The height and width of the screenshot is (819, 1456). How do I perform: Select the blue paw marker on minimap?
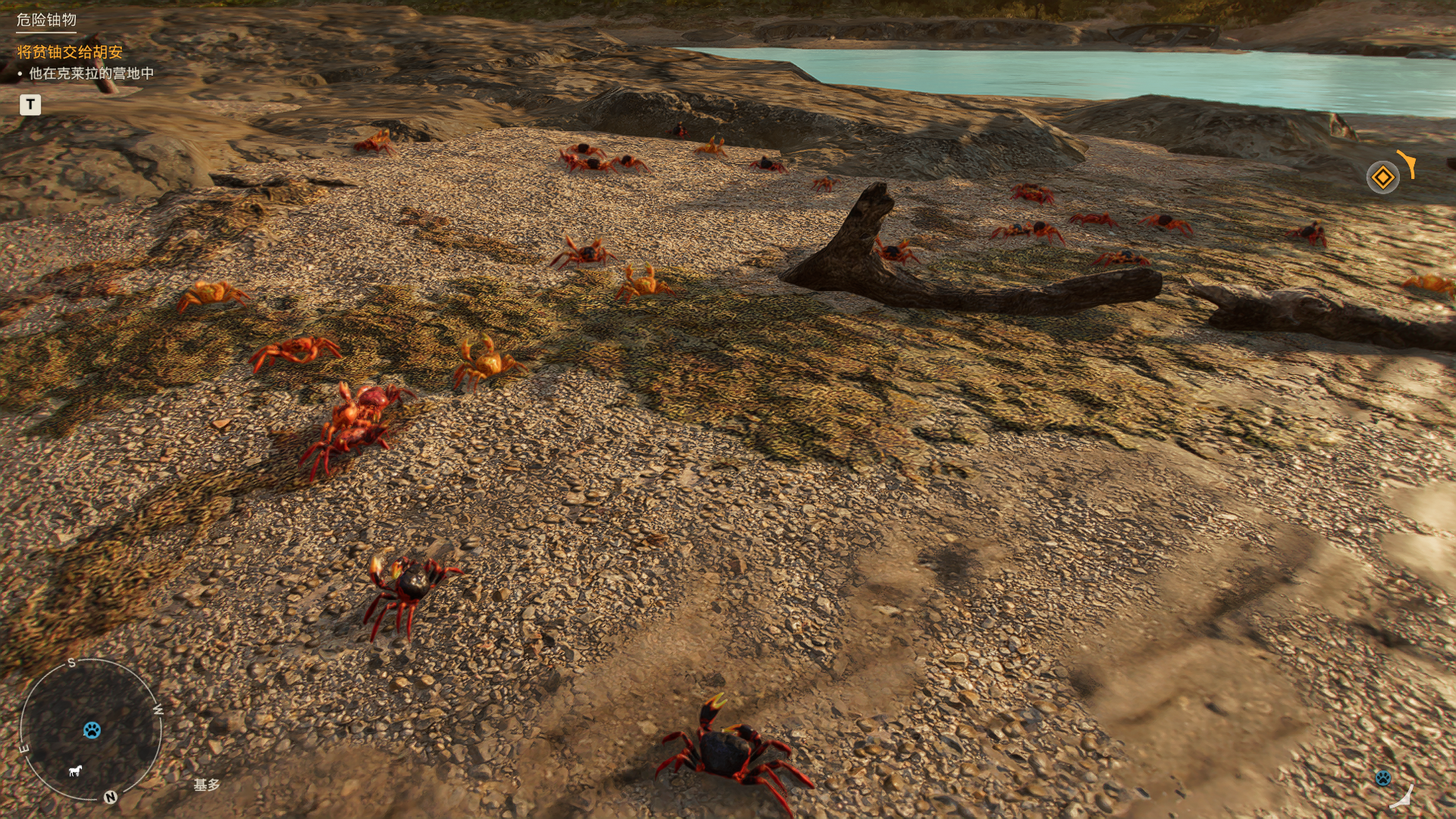coord(92,730)
